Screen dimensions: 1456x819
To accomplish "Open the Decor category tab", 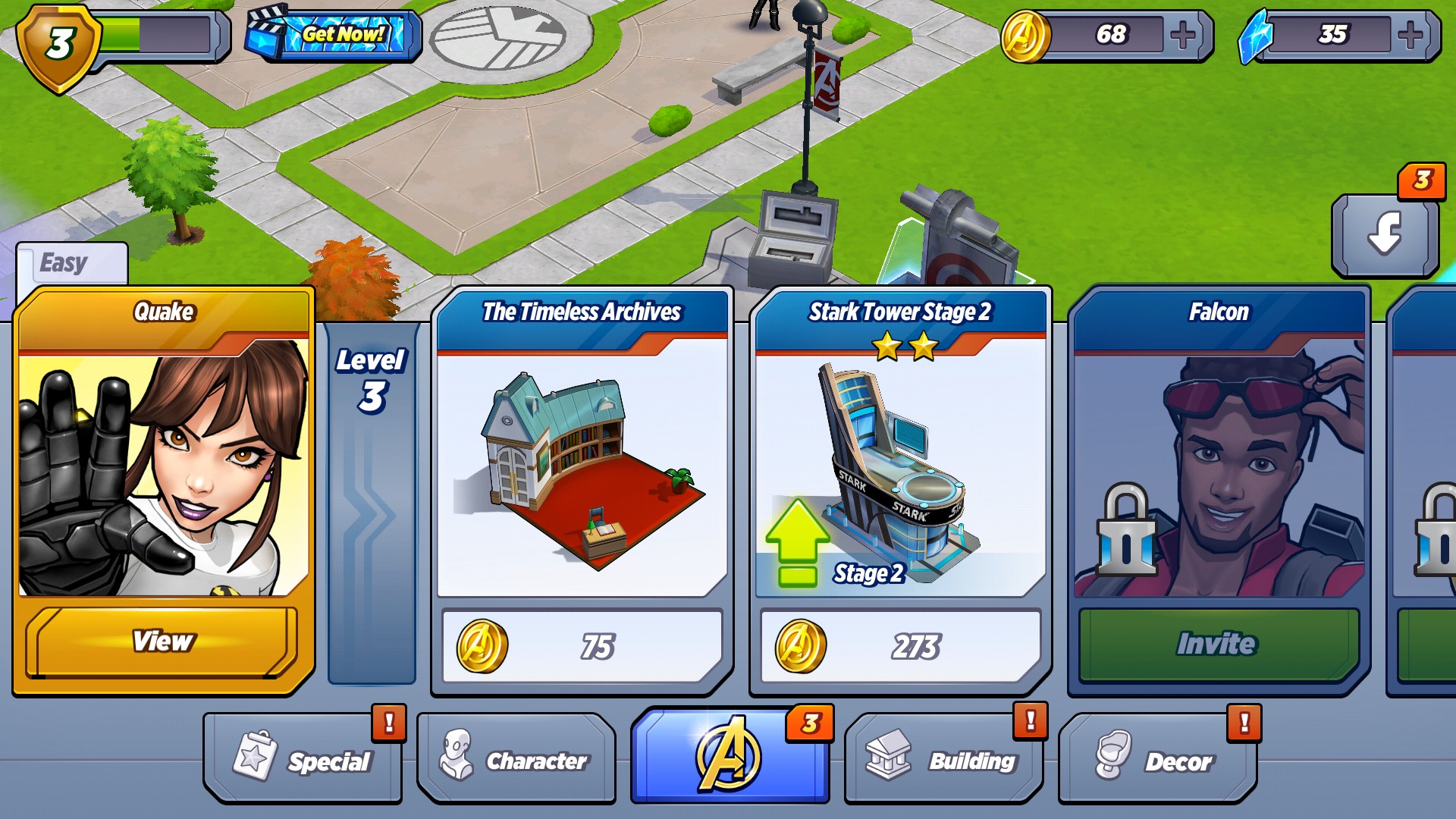I will tap(1157, 759).
